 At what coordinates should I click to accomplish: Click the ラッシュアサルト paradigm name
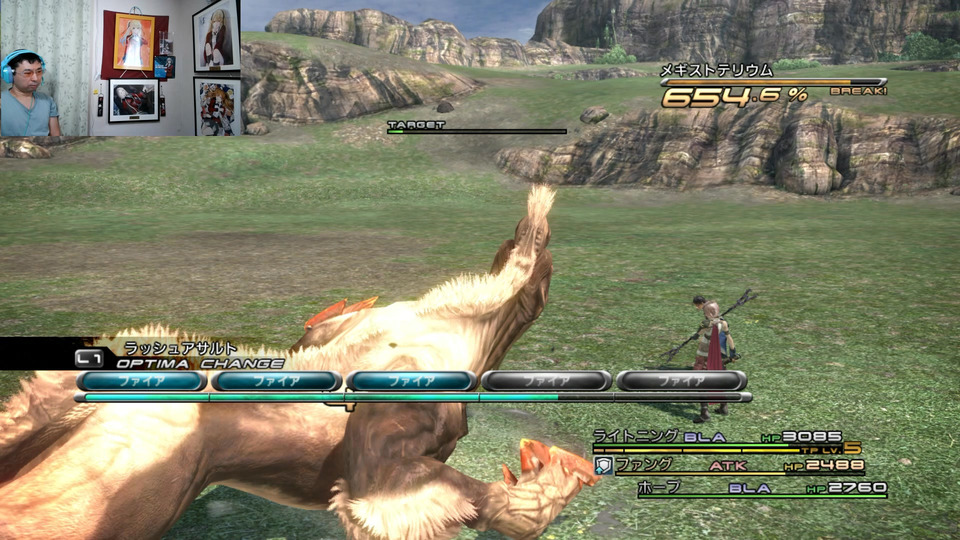coord(180,348)
